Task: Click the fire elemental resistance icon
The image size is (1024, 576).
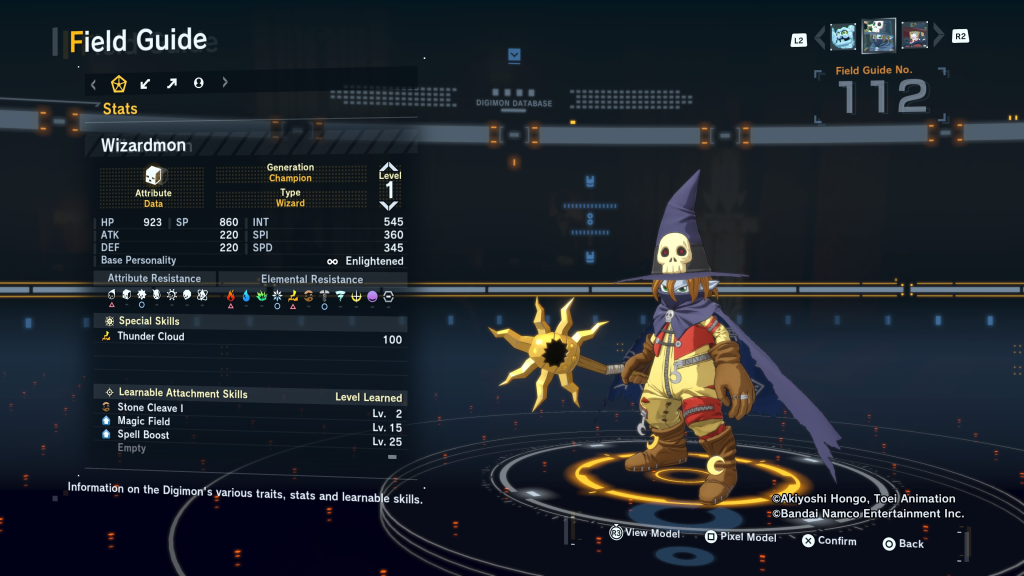Action: (x=231, y=296)
